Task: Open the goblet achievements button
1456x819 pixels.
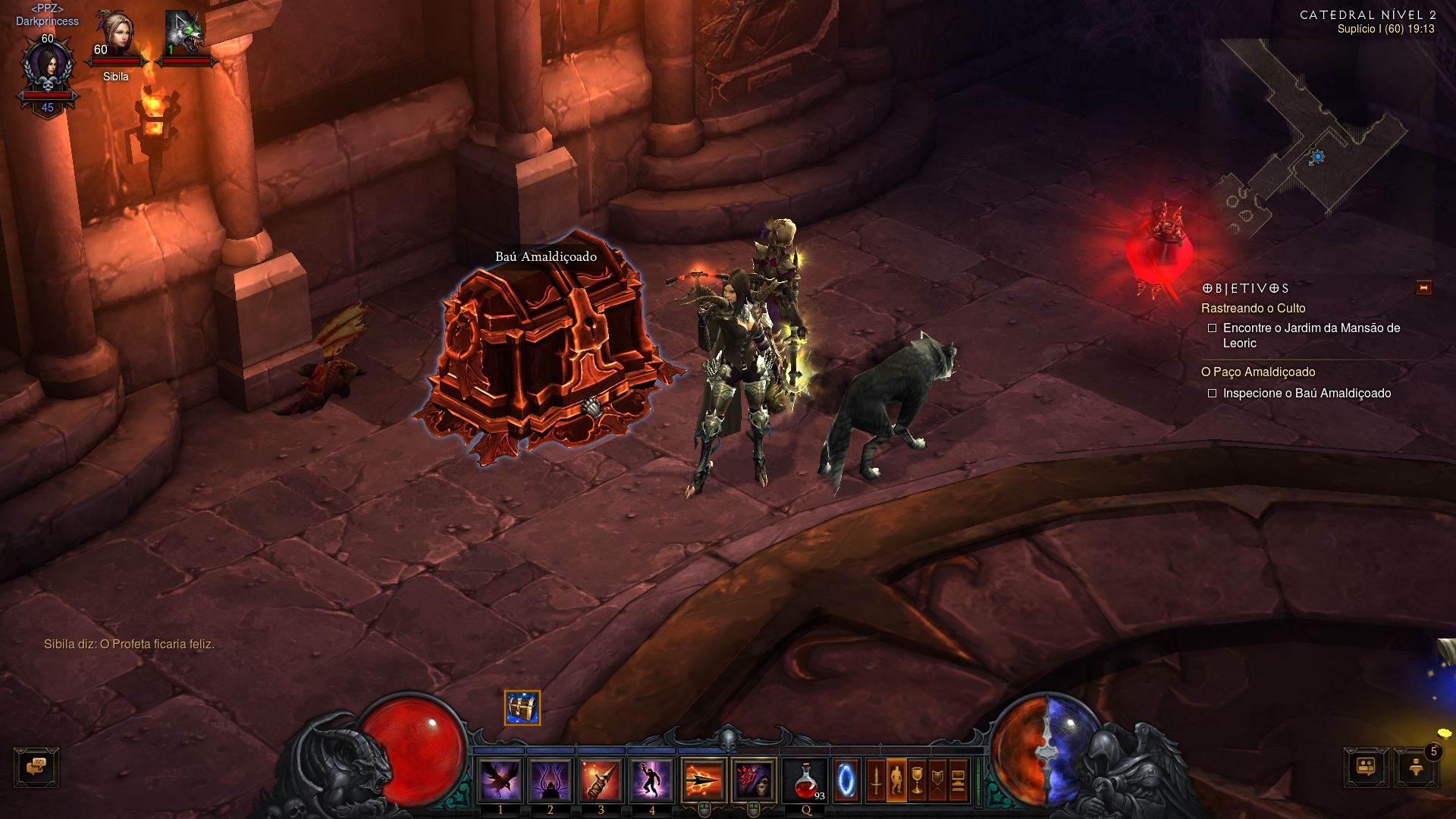Action: (x=917, y=780)
